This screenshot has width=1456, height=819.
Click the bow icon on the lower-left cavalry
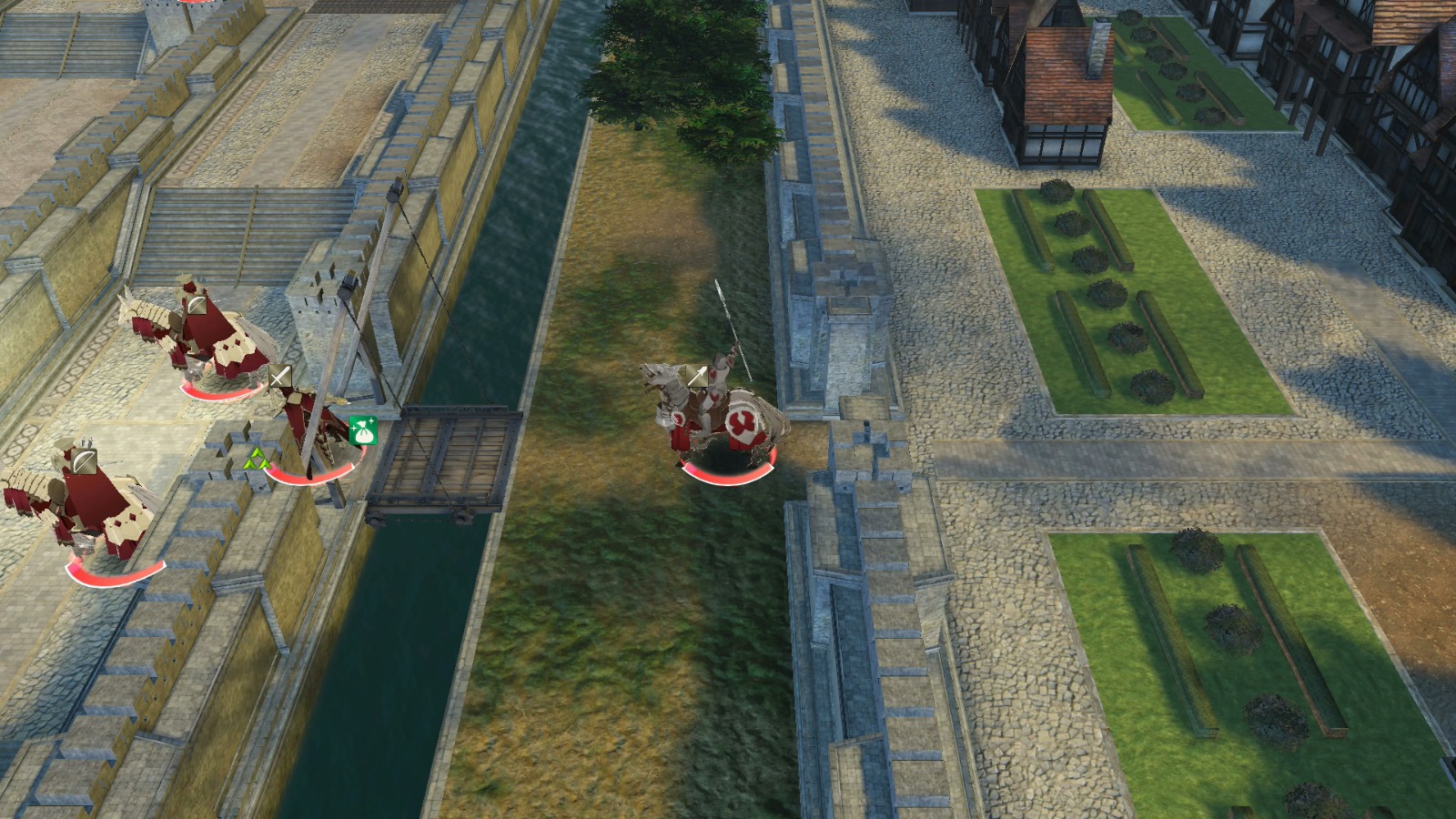83,460
